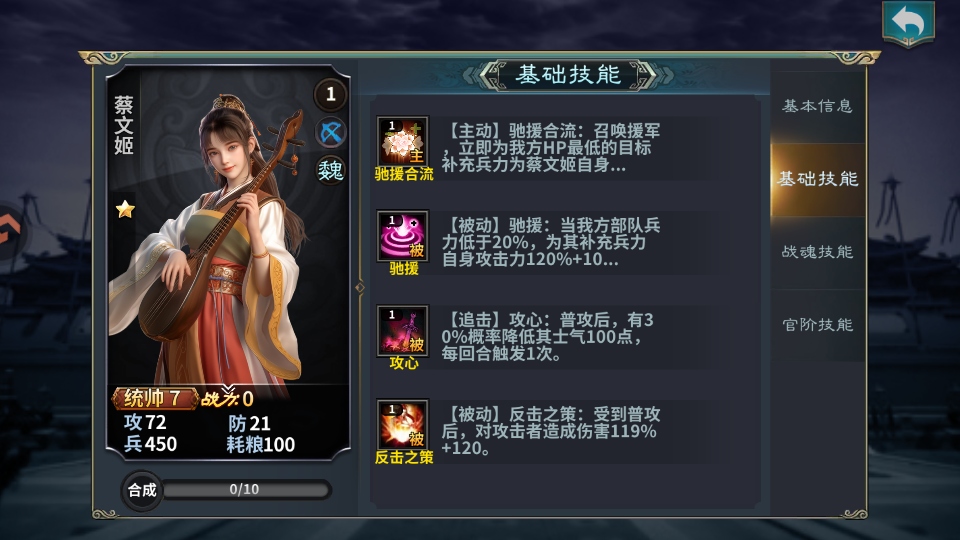Tap the bow troop type icon
Screen dimensions: 960x540
coord(331,132)
